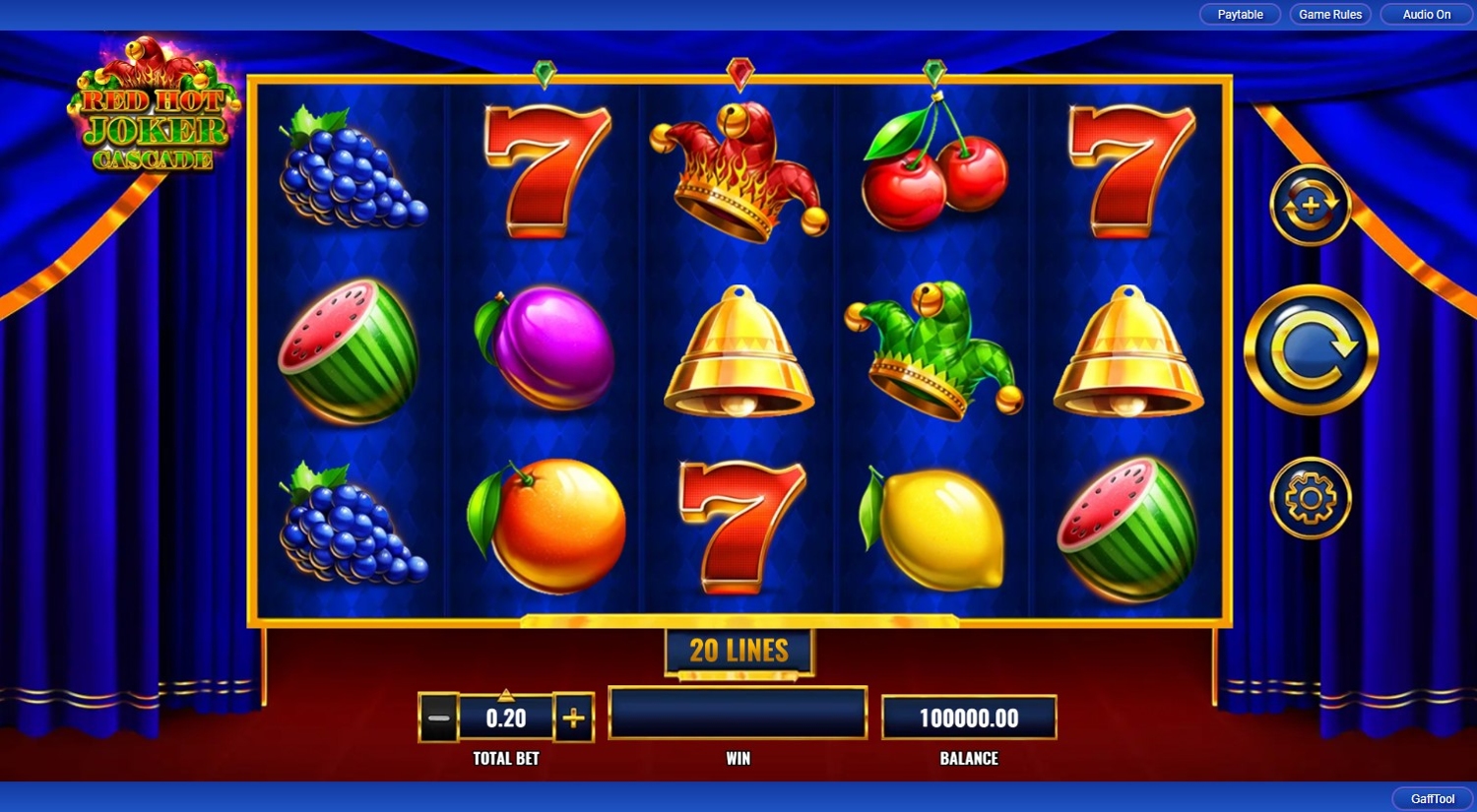1477x812 pixels.
Task: Decrease total bet with the minus button
Action: [439, 718]
